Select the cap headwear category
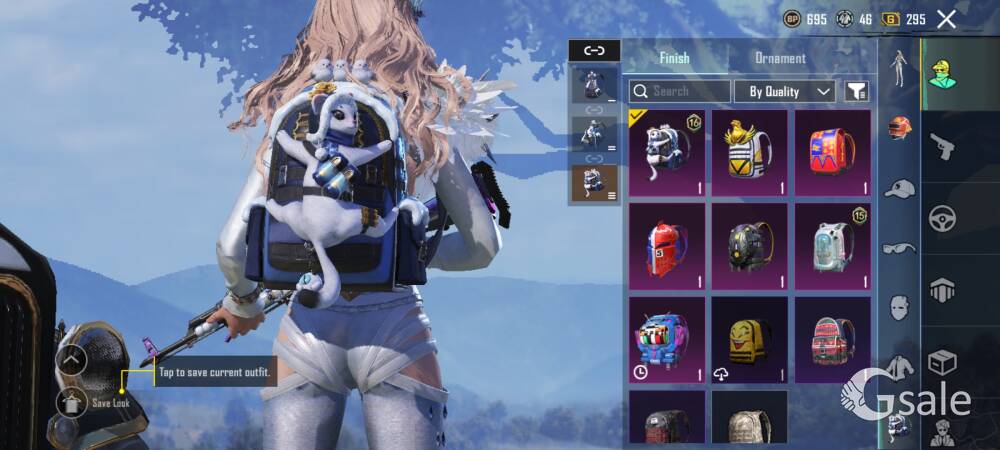 click(900, 188)
